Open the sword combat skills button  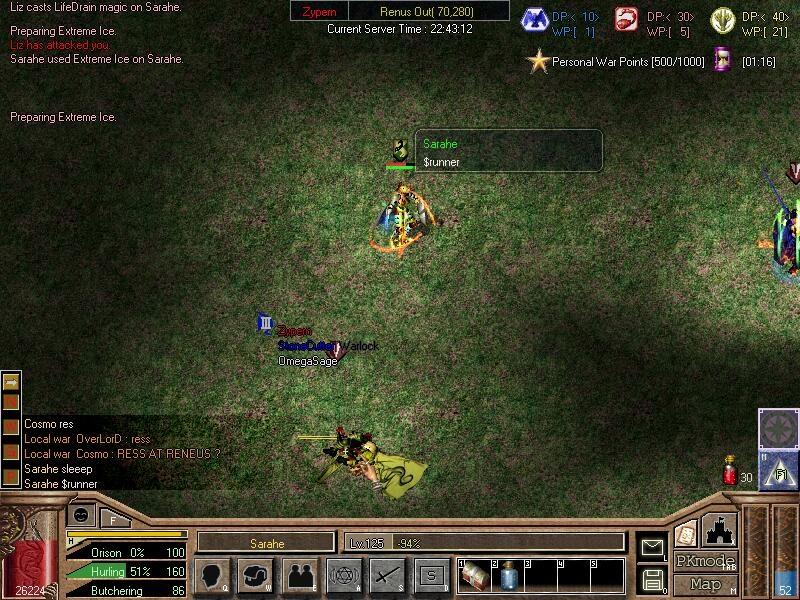(387, 575)
